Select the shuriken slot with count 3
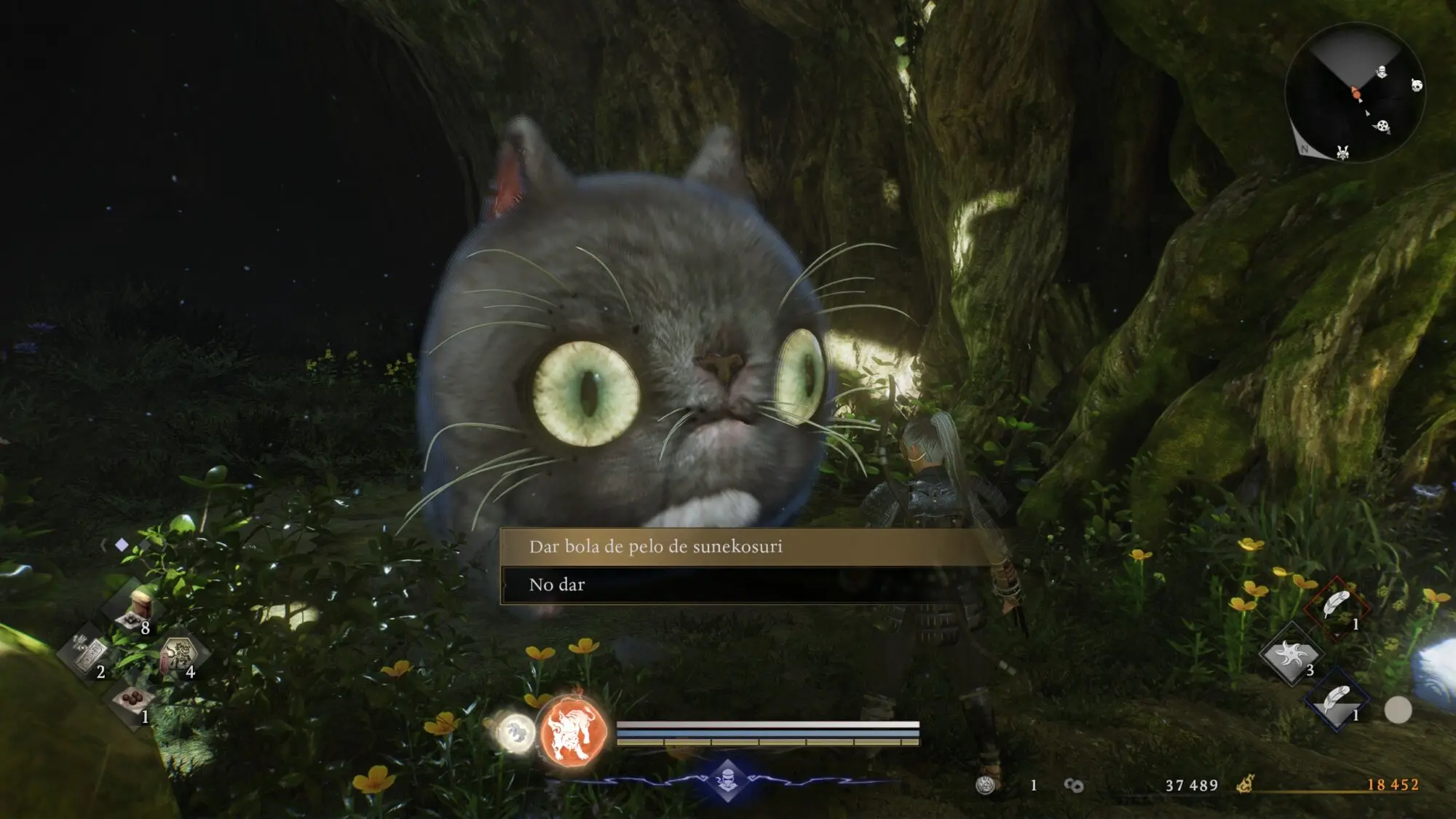 point(1291,653)
